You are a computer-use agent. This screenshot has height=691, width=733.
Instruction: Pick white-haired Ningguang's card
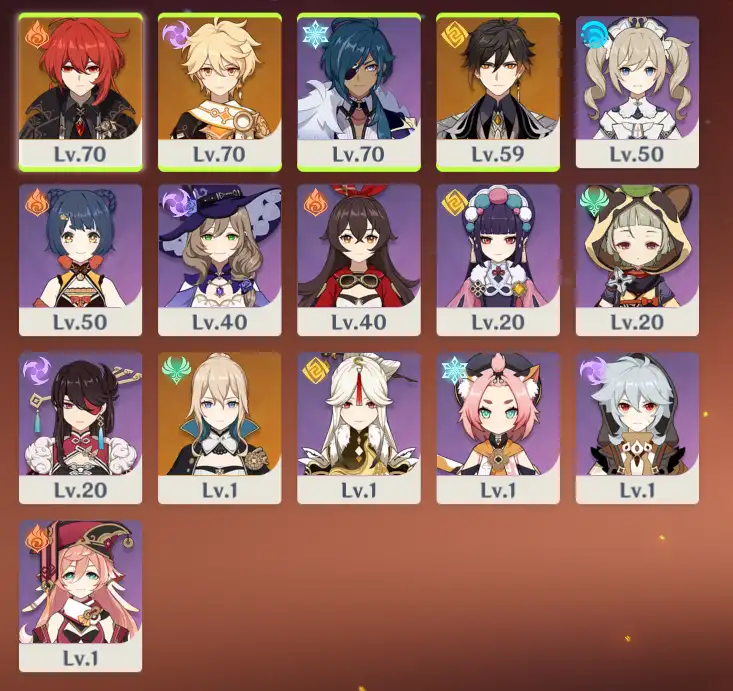pos(359,426)
